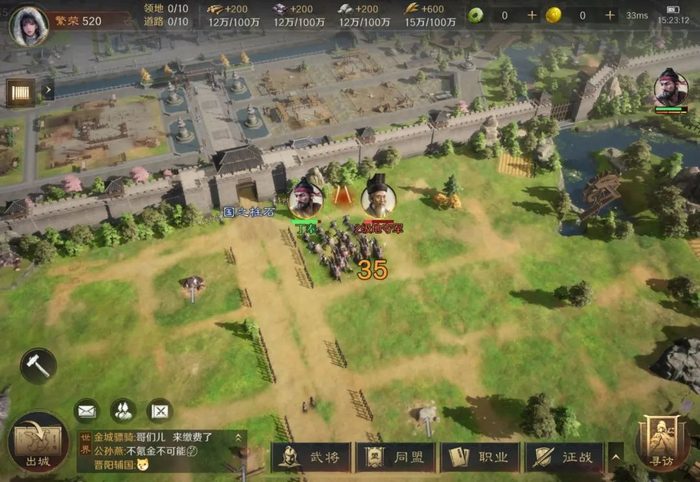Click the paw print icon

tap(122, 410)
